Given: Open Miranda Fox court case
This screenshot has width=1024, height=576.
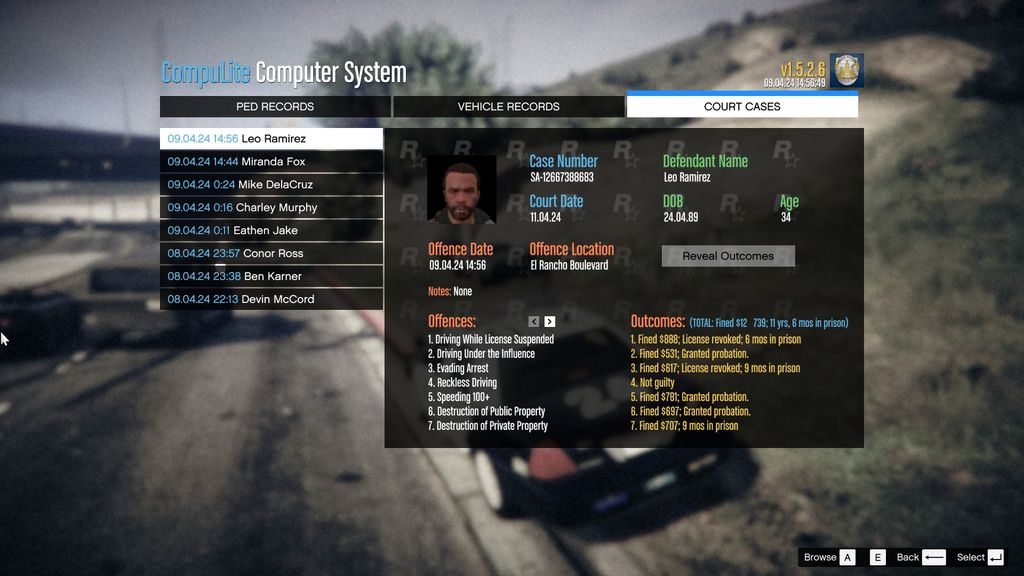Looking at the screenshot, I should tap(271, 162).
